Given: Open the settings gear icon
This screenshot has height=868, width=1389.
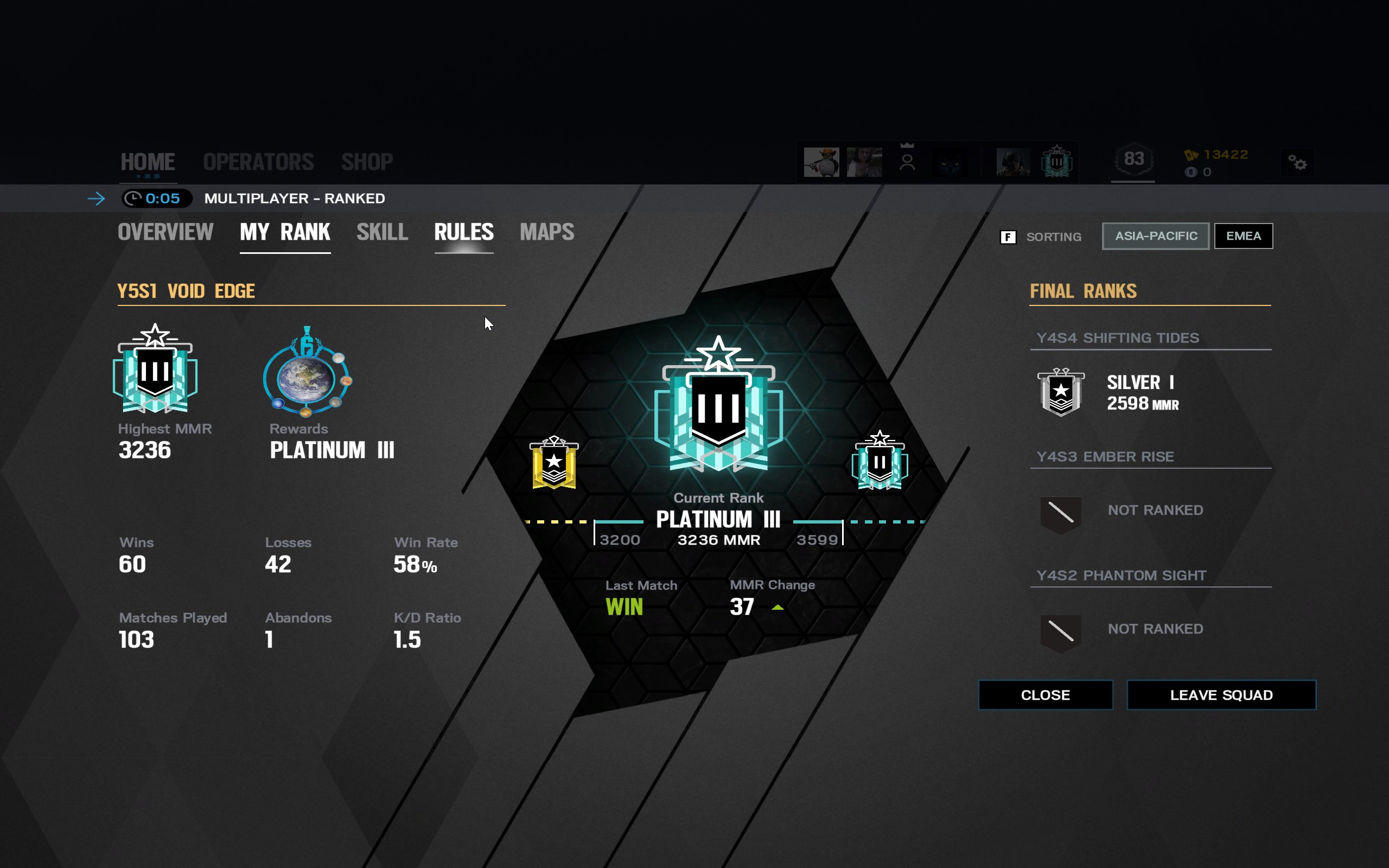Looking at the screenshot, I should (1297, 163).
